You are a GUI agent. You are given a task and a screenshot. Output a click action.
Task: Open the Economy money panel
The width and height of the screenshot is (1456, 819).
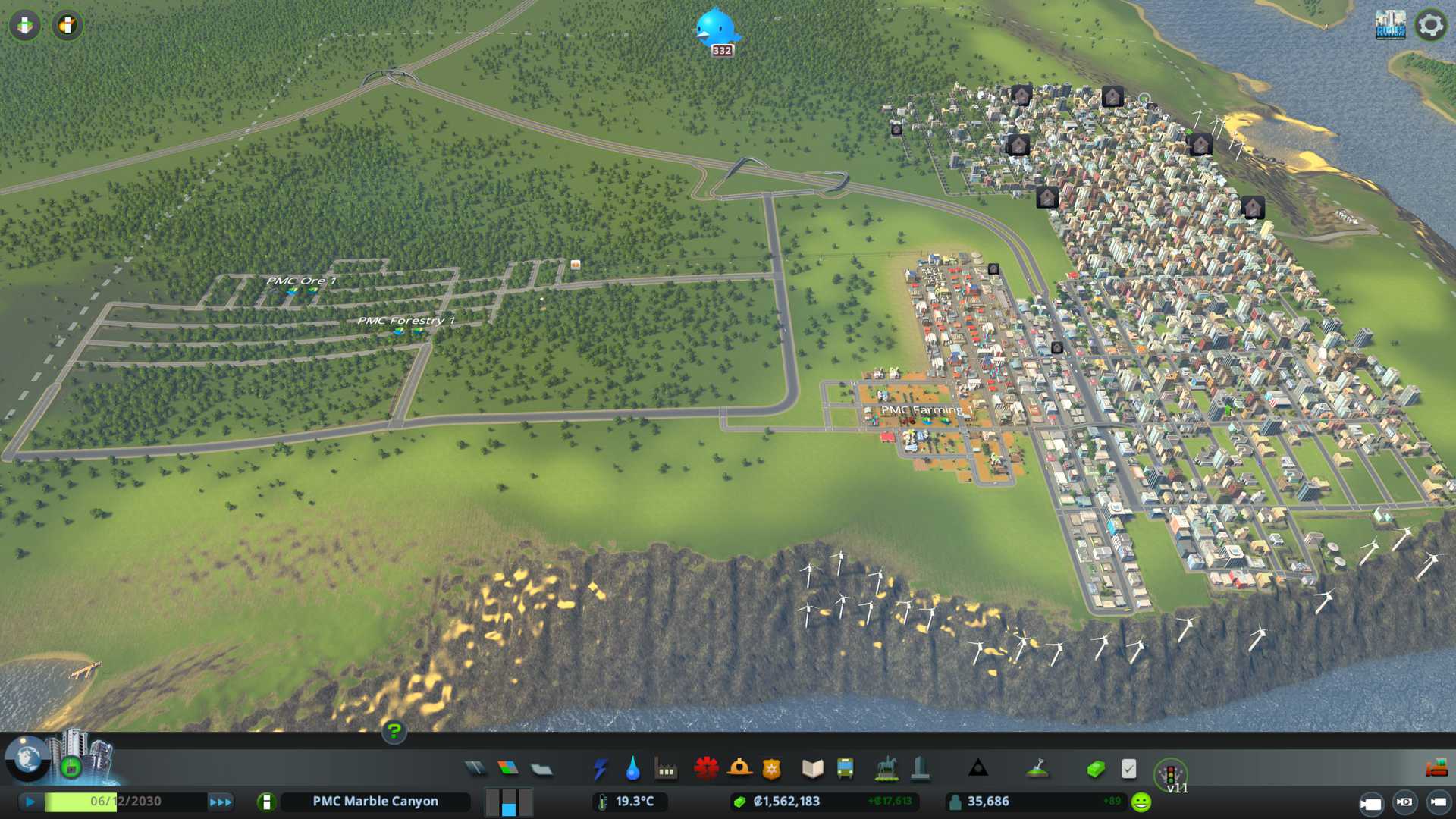[x=1096, y=769]
